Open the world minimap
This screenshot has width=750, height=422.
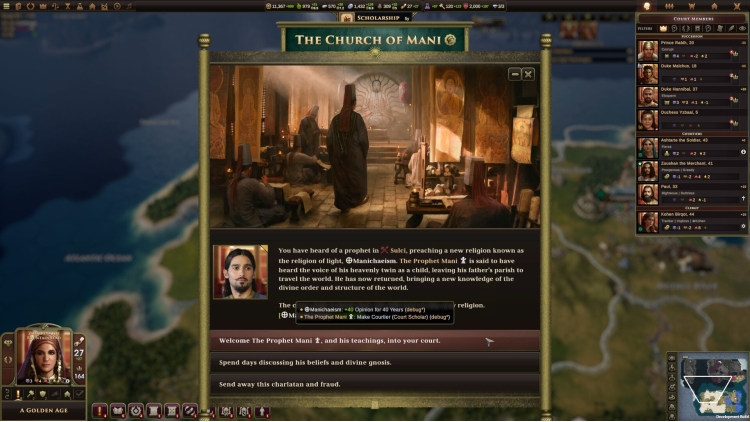[x=714, y=385]
